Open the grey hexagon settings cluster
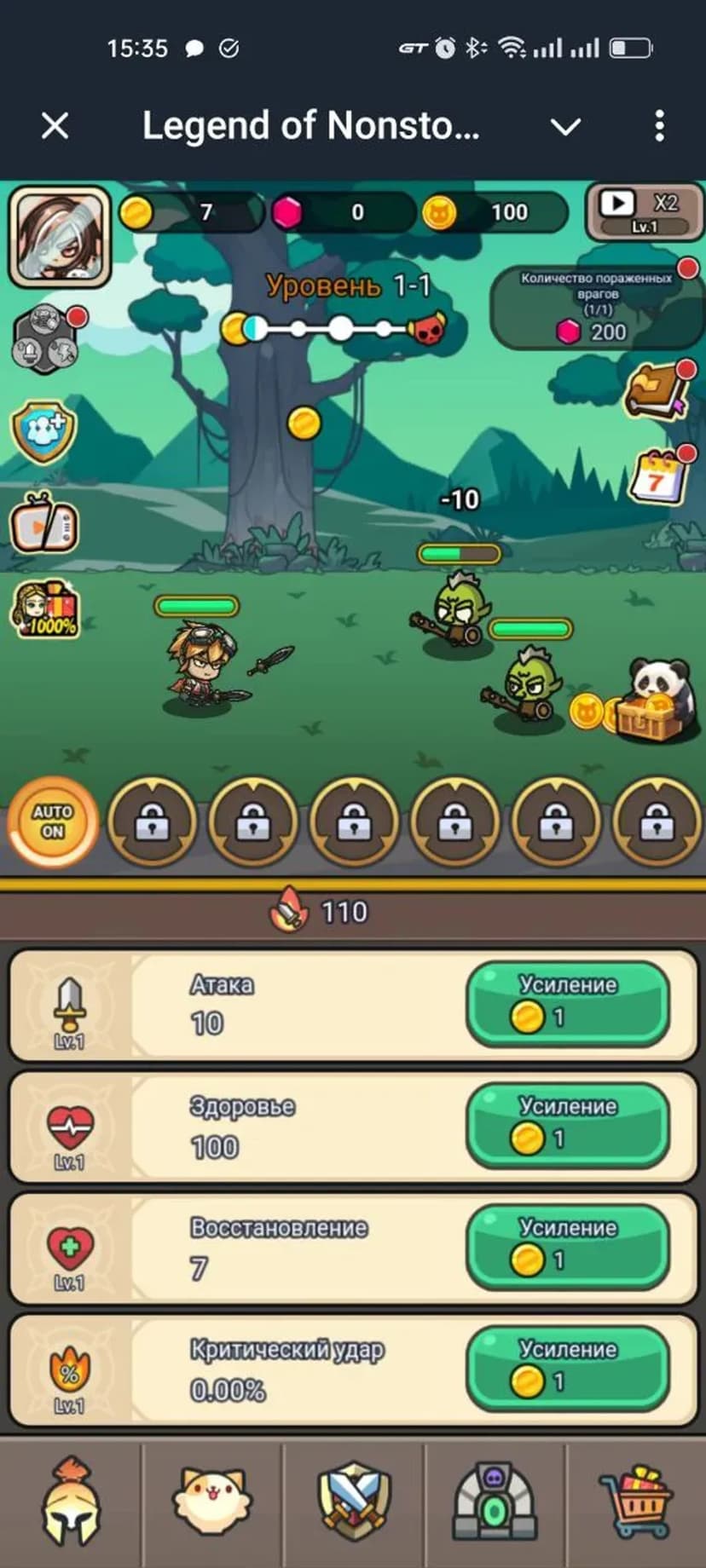Image resolution: width=706 pixels, height=1568 pixels. tap(46, 338)
